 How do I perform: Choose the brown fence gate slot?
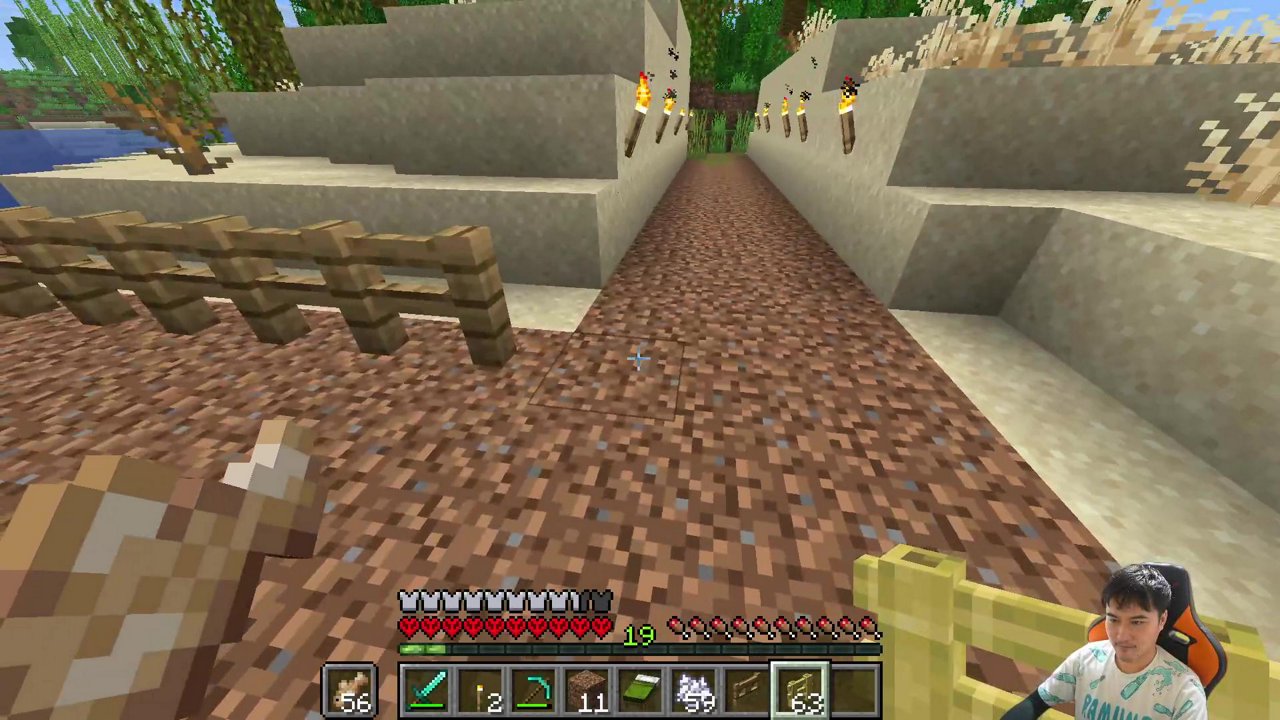tap(748, 692)
